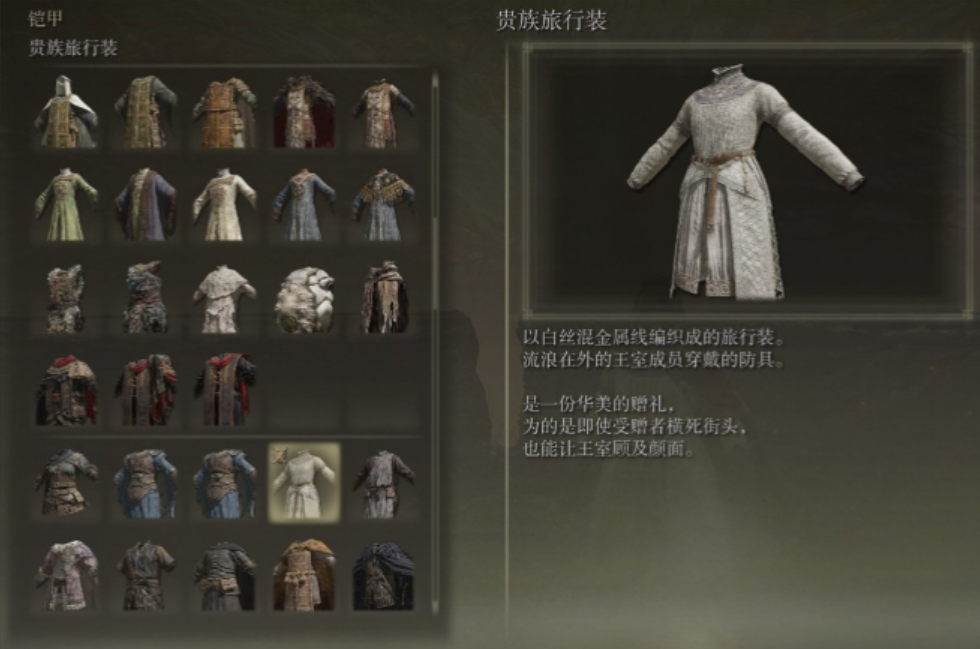Select the dark navy cloaked armor
980x649 pixels.
click(x=383, y=575)
